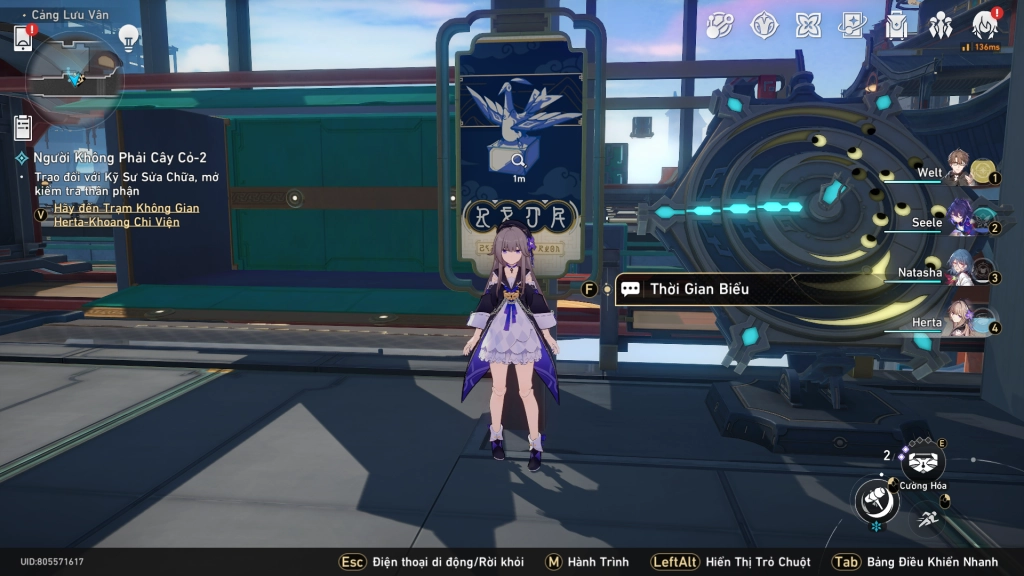Open the mission clipboard icon
This screenshot has width=1024, height=576.
(x=23, y=128)
